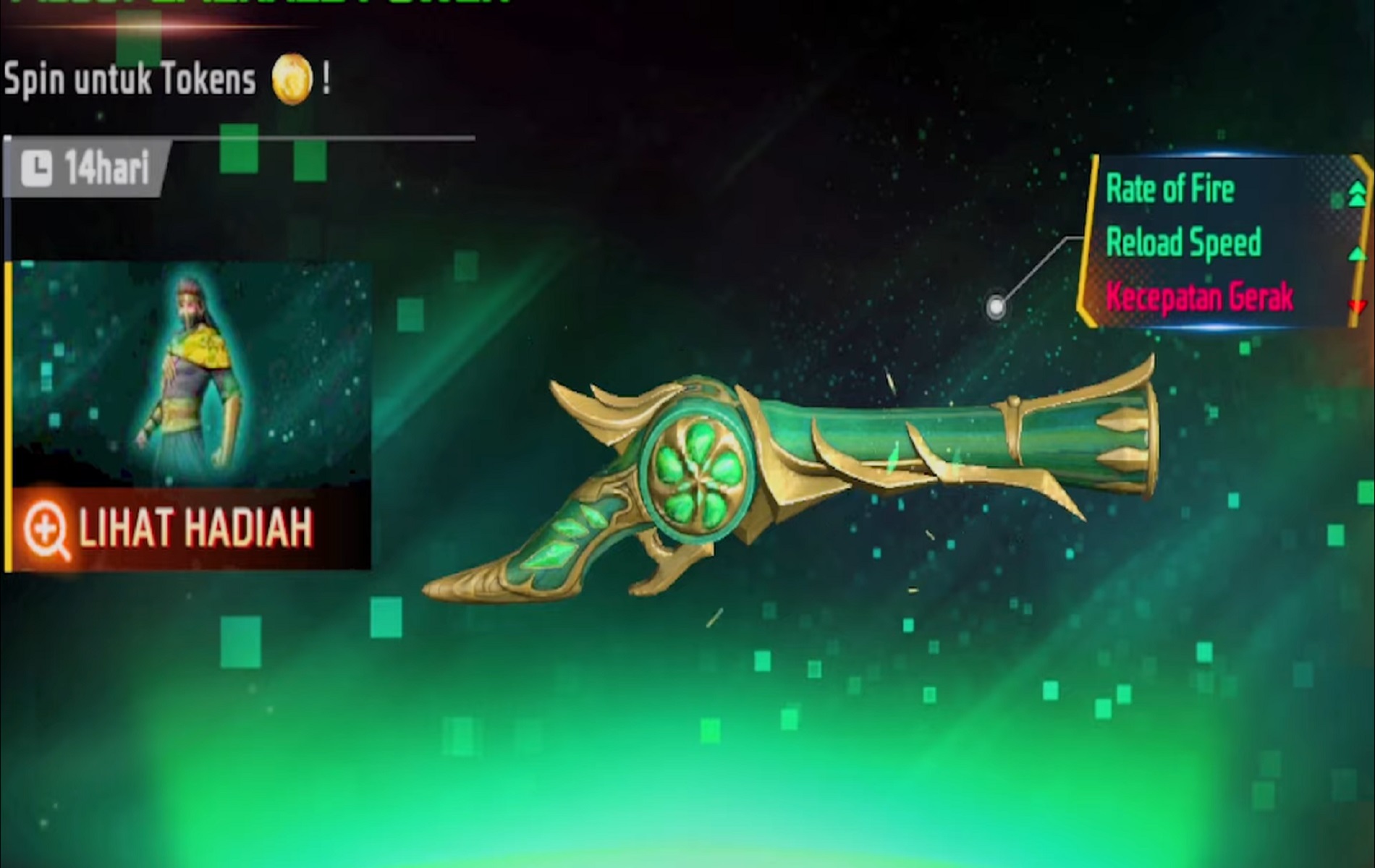Screen dimensions: 1375x868
Task: Click the weapon attribute marker dot
Action: pyautogui.click(x=996, y=307)
